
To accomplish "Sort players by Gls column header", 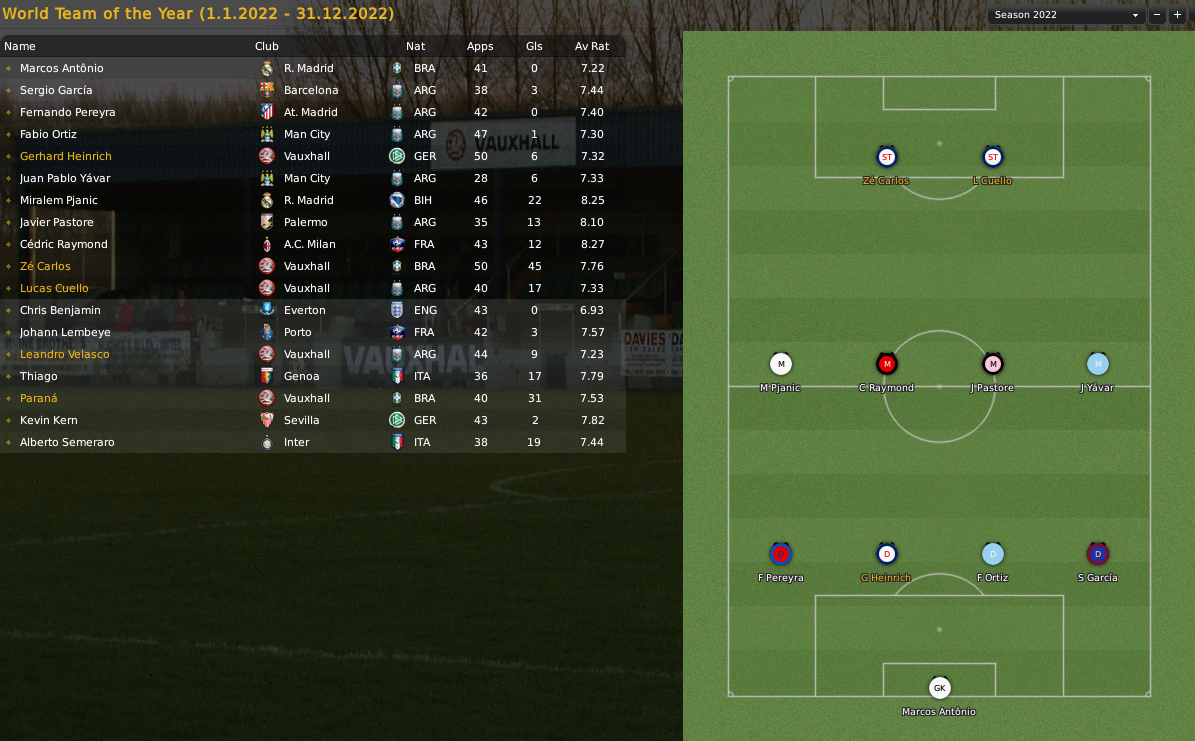I will click(534, 46).
